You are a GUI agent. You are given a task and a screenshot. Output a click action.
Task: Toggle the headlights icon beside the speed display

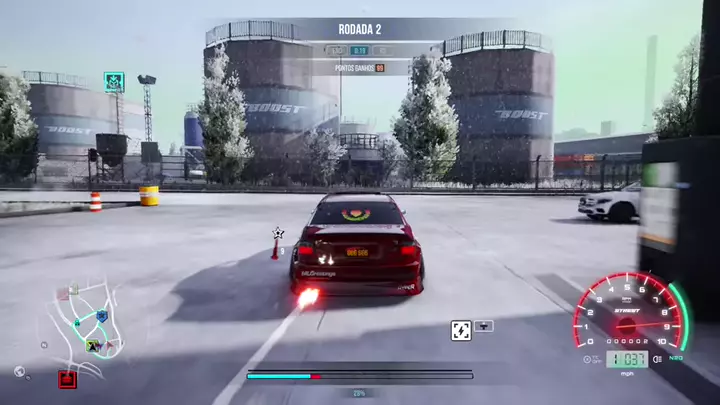pyautogui.click(x=657, y=359)
